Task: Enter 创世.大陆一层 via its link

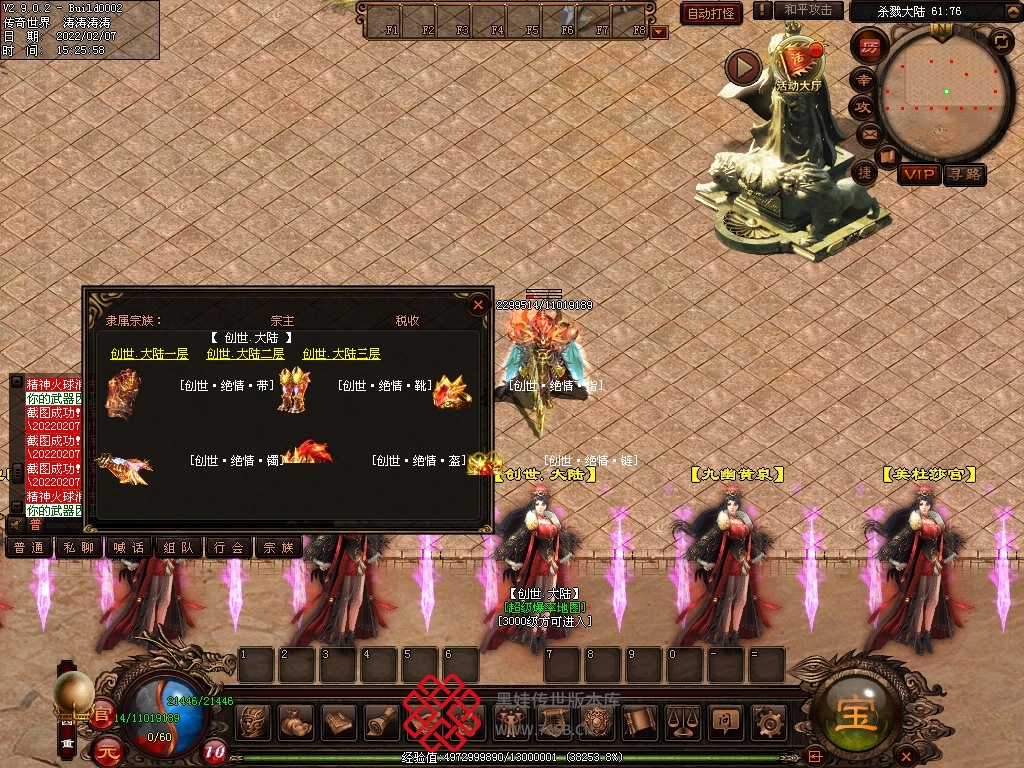Action: [x=149, y=354]
